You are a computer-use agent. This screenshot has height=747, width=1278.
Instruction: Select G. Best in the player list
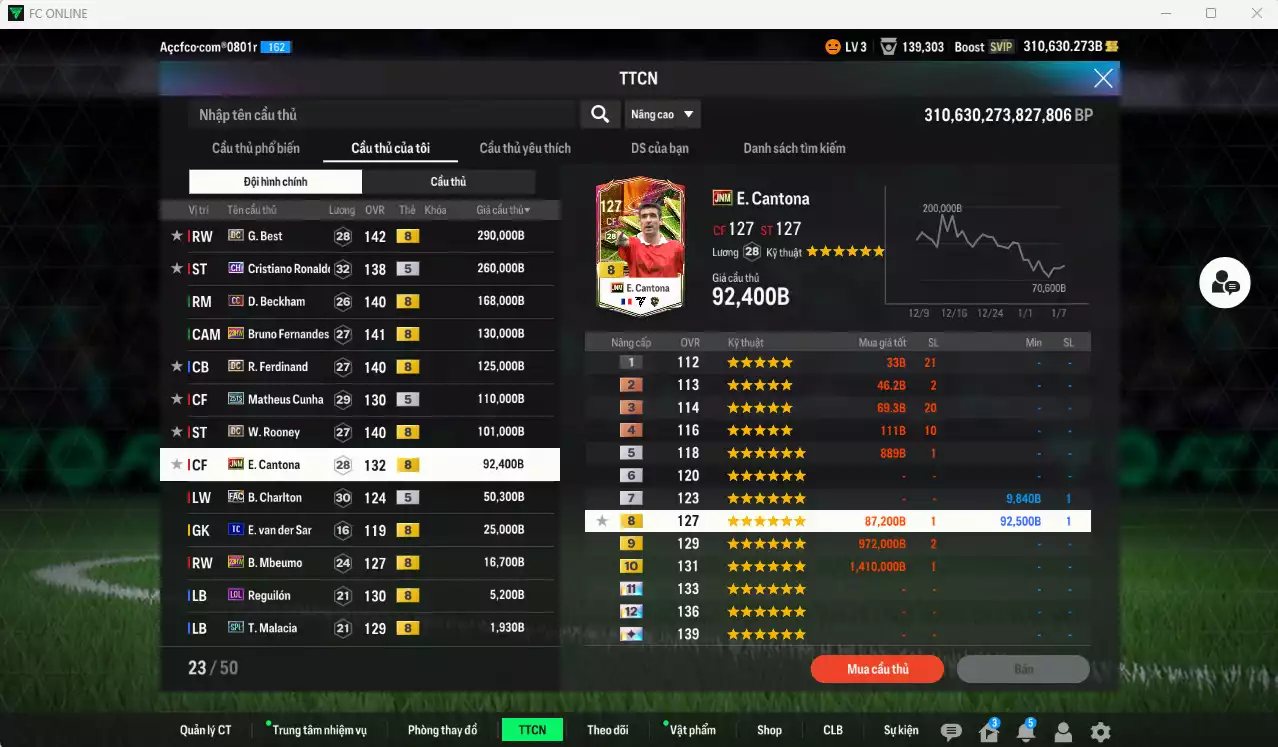[x=360, y=236]
